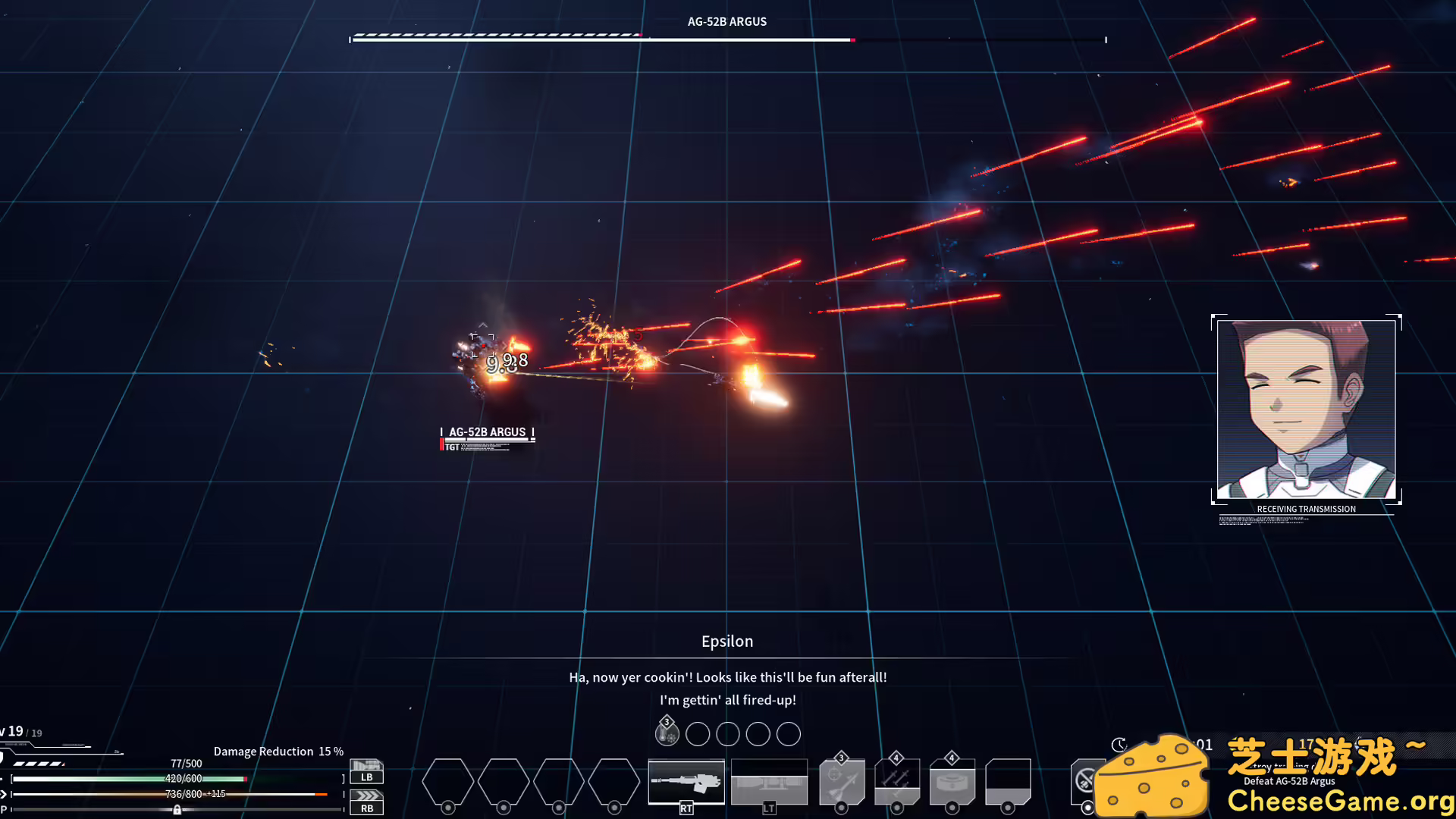Select the secondary weapon slot labeled LT
Viewport: 1456px width, 819px height.
(769, 783)
